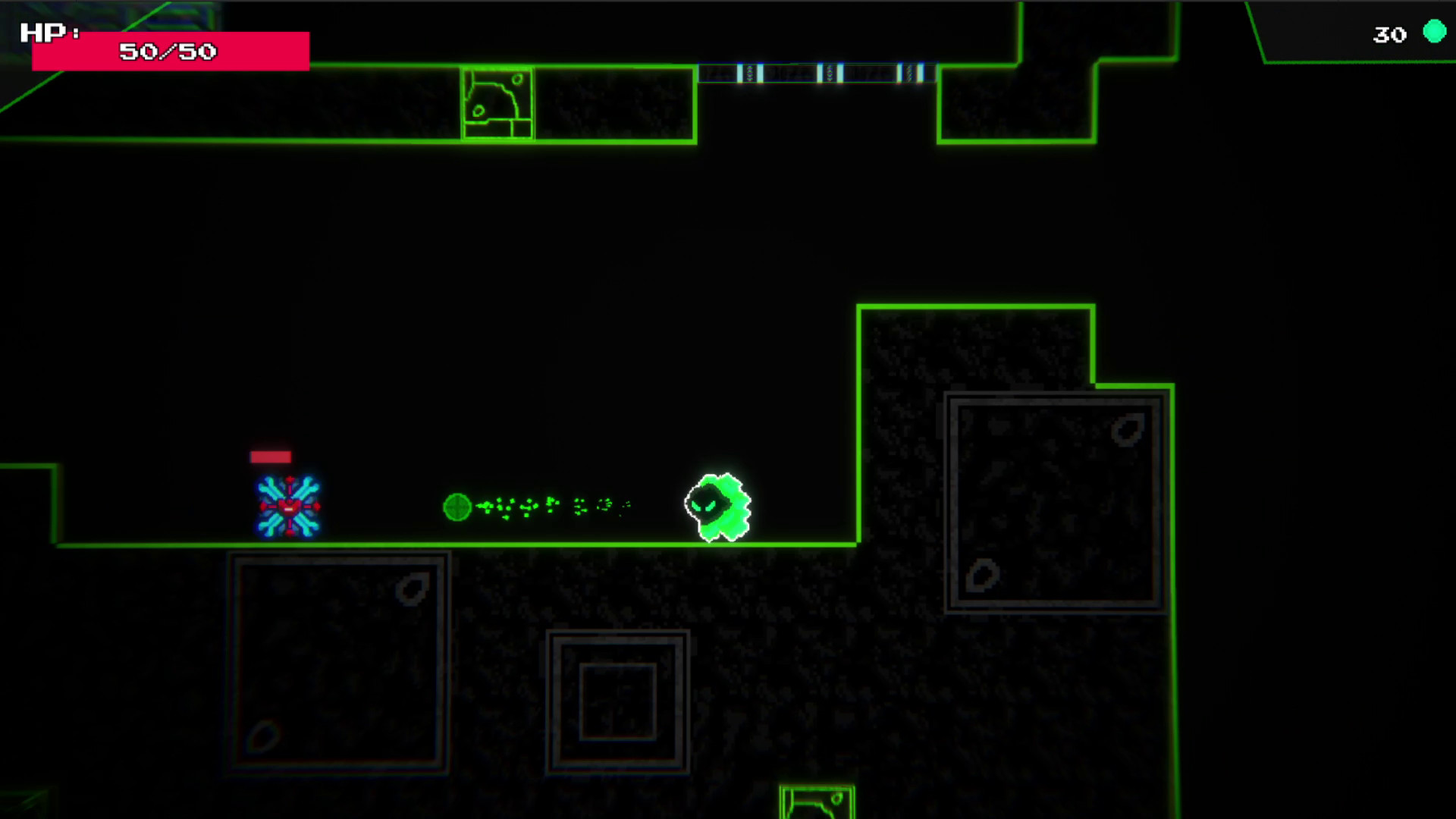Click the 50/50 health text

168,52
